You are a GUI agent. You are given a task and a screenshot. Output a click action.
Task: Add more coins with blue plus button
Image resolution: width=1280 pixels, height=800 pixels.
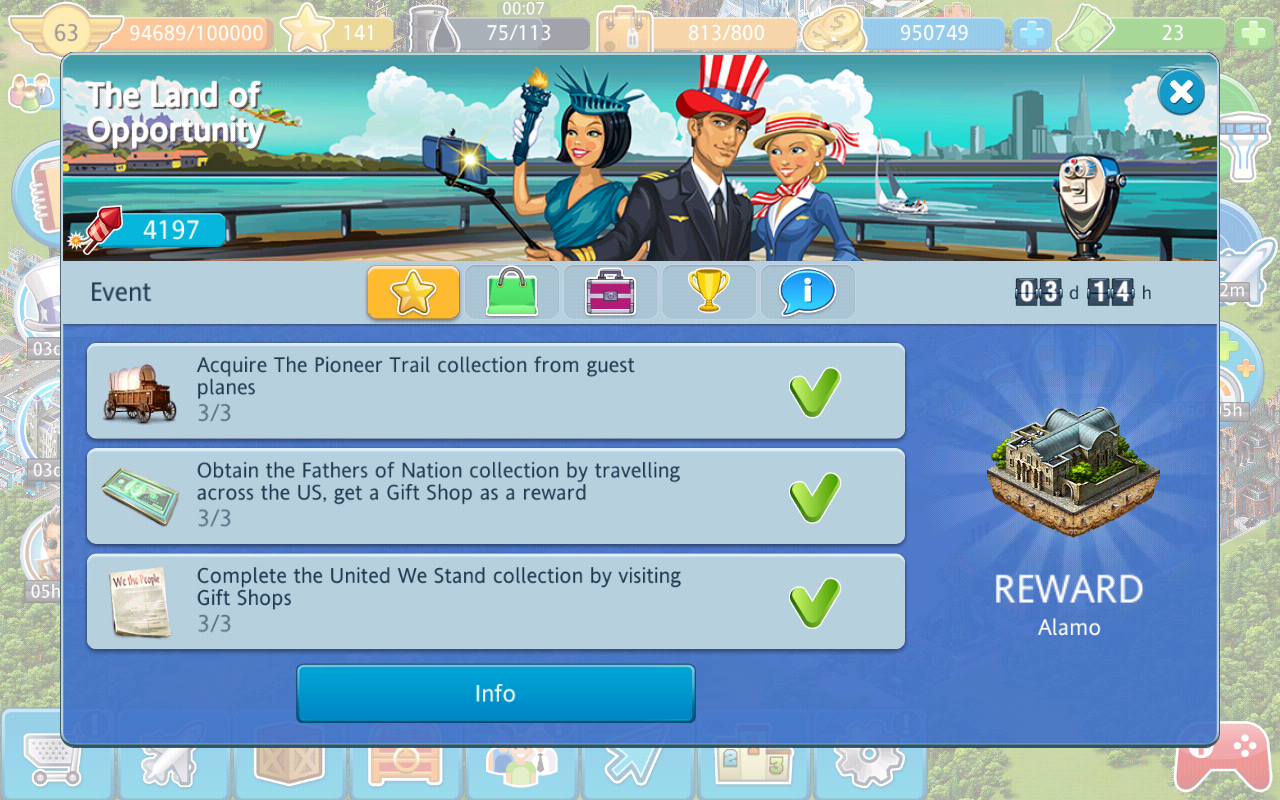pos(1032,34)
